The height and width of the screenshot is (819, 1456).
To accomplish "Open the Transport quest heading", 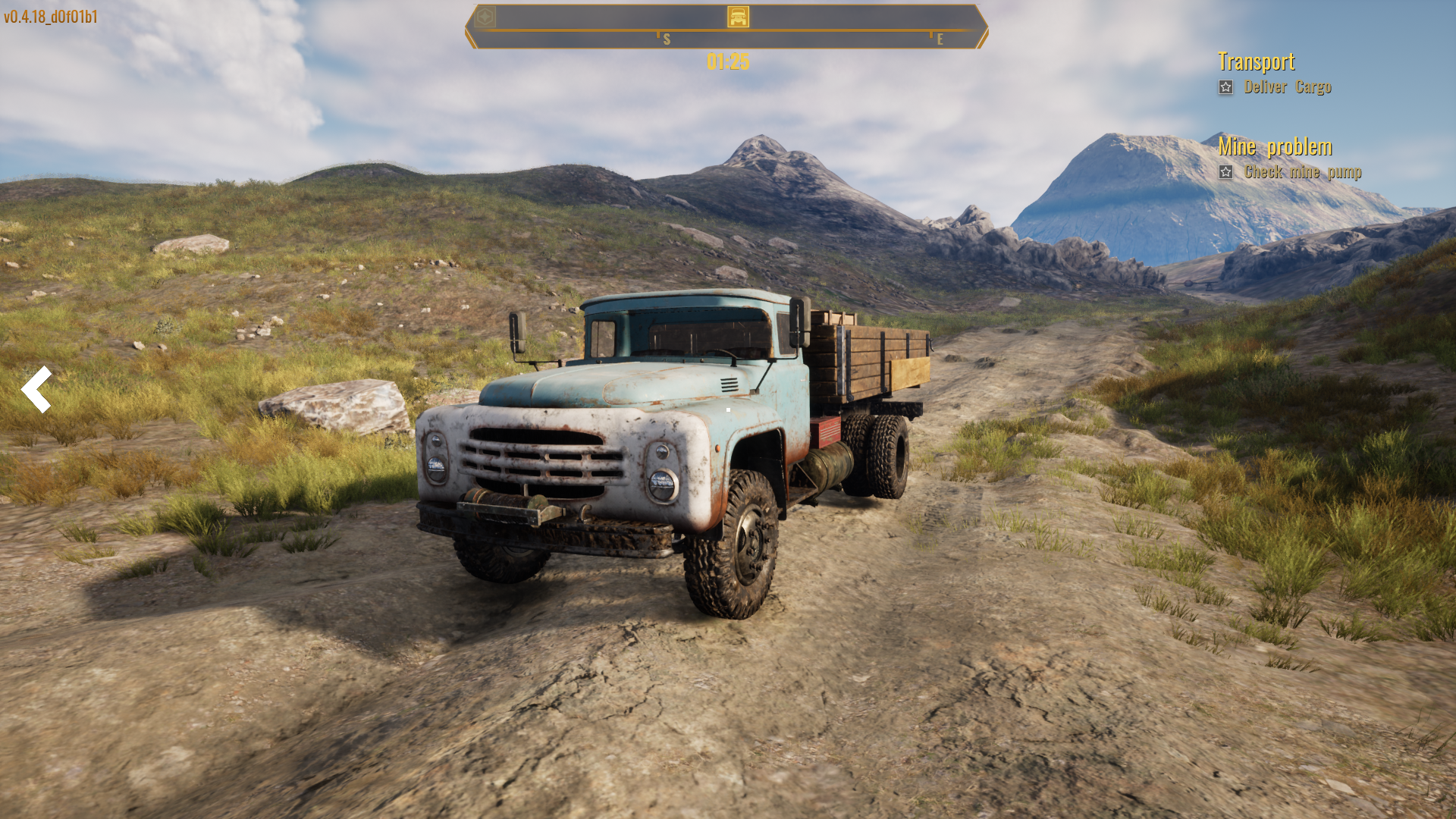I will click(1256, 61).
